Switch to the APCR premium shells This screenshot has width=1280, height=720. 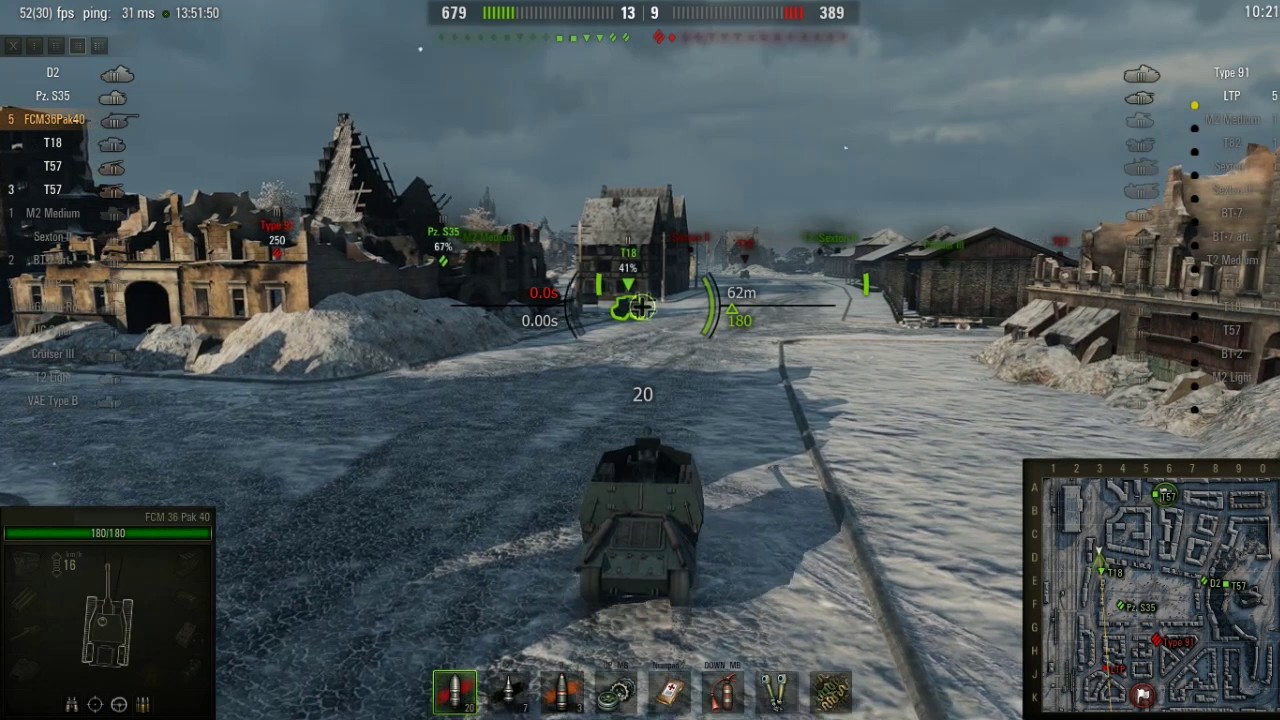(509, 693)
